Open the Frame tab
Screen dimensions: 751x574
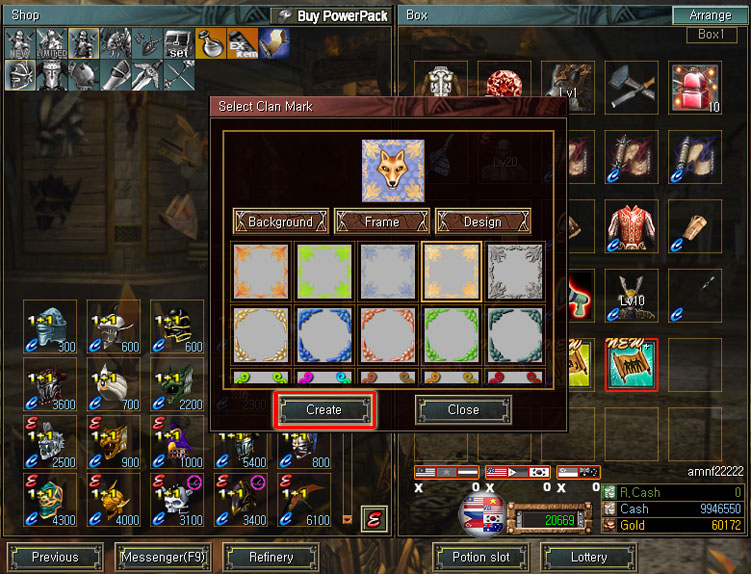click(381, 222)
